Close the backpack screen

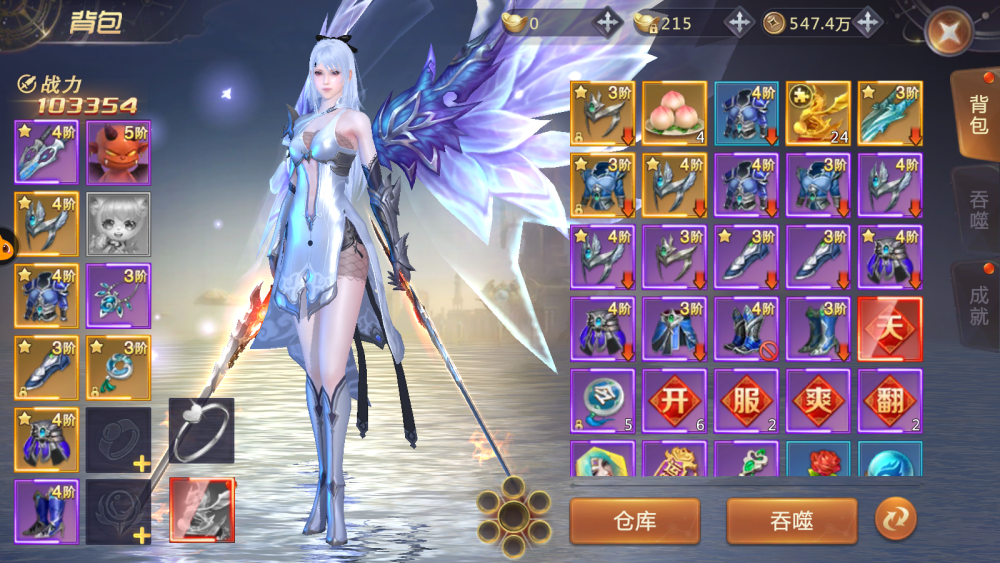[x=947, y=33]
